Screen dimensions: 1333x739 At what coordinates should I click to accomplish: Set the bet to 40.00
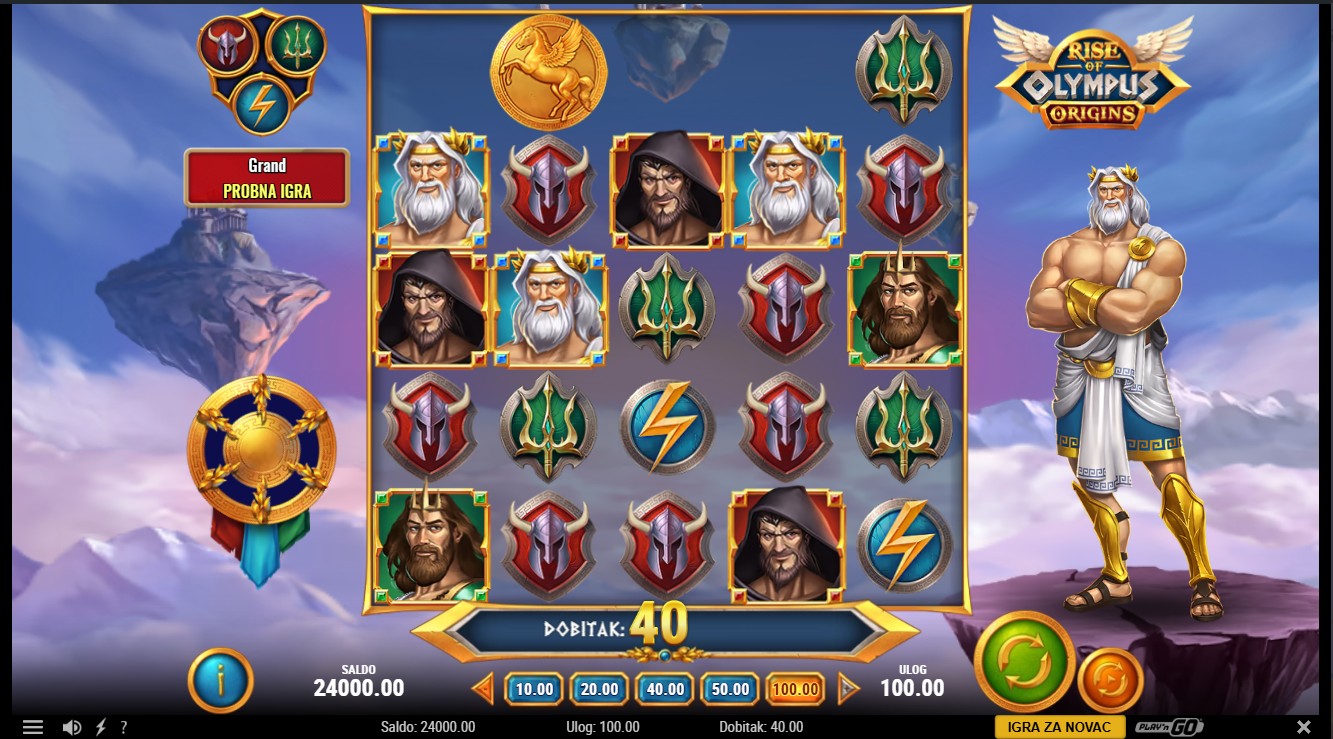pyautogui.click(x=665, y=688)
